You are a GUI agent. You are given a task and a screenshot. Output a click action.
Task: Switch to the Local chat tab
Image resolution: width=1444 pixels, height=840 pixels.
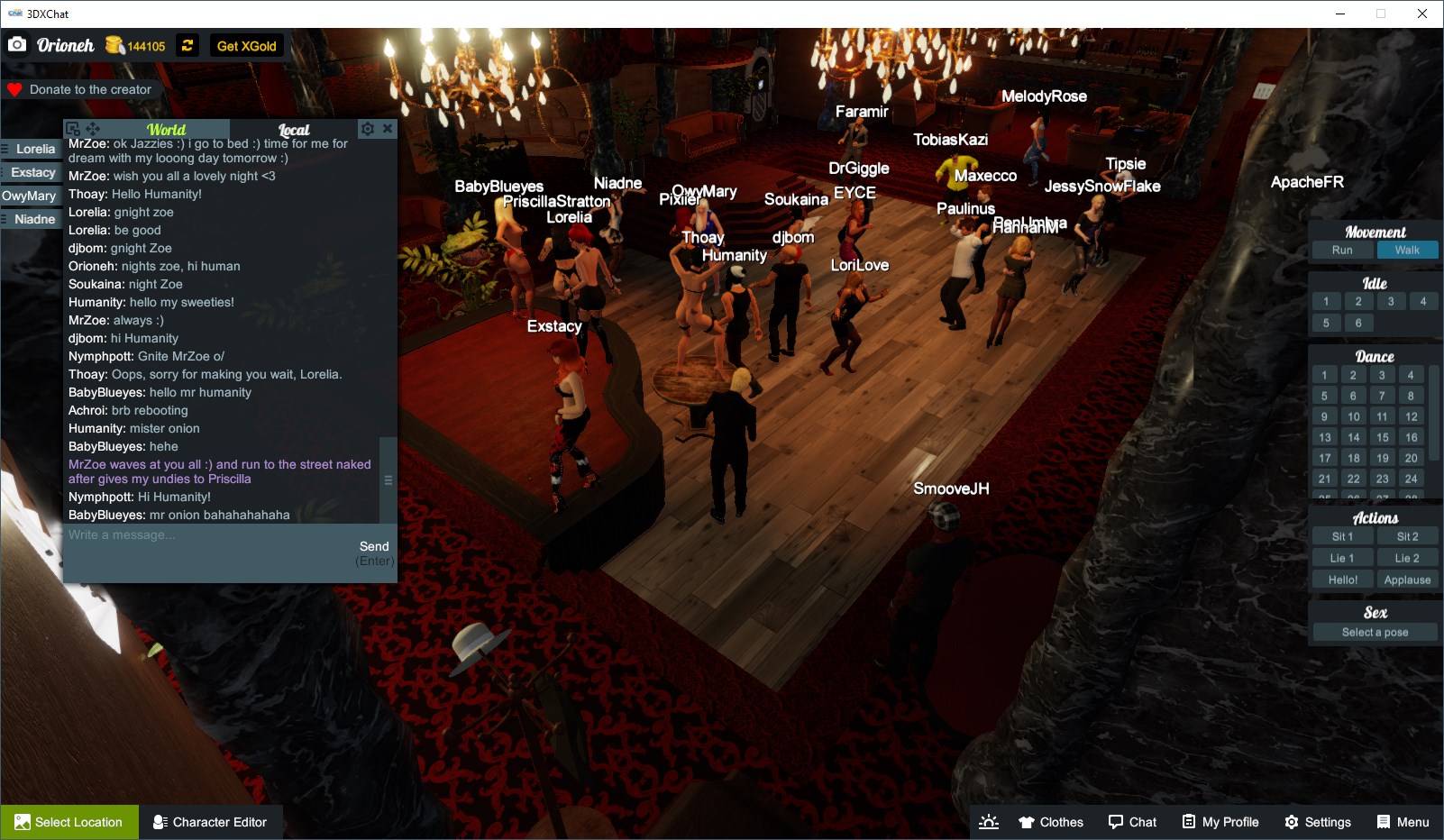click(x=294, y=129)
